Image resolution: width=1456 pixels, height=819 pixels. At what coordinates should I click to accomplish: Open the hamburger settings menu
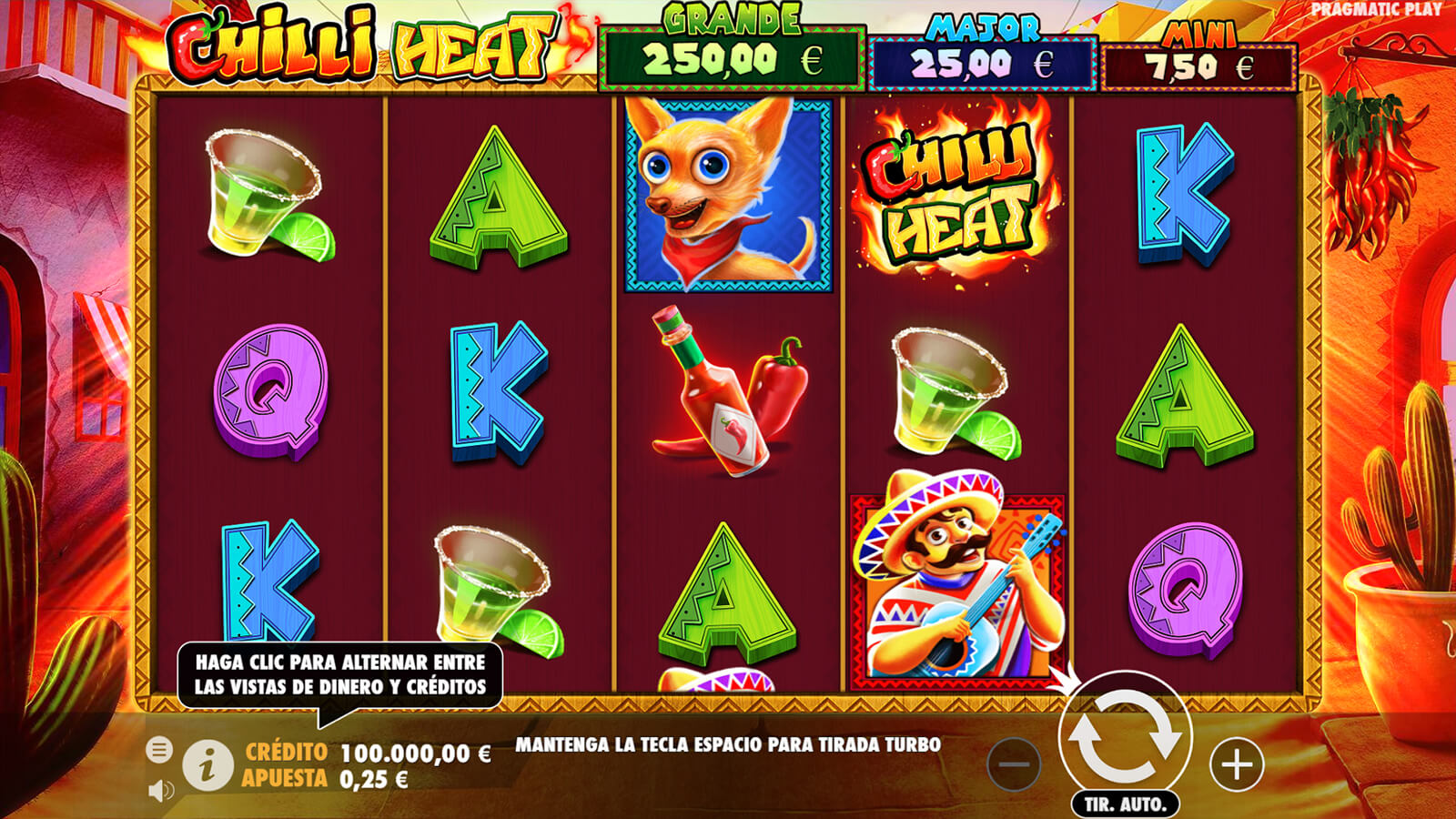[159, 750]
